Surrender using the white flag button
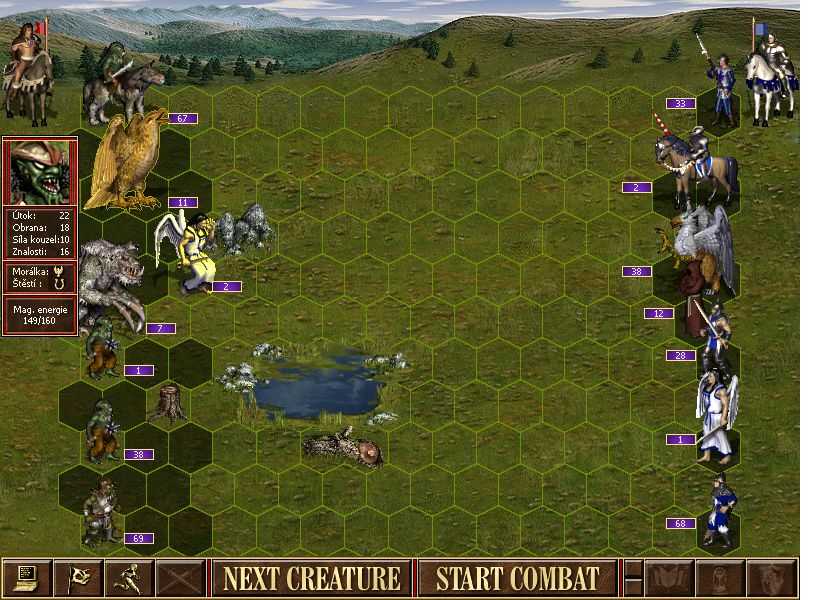The image size is (819, 600). tap(78, 578)
